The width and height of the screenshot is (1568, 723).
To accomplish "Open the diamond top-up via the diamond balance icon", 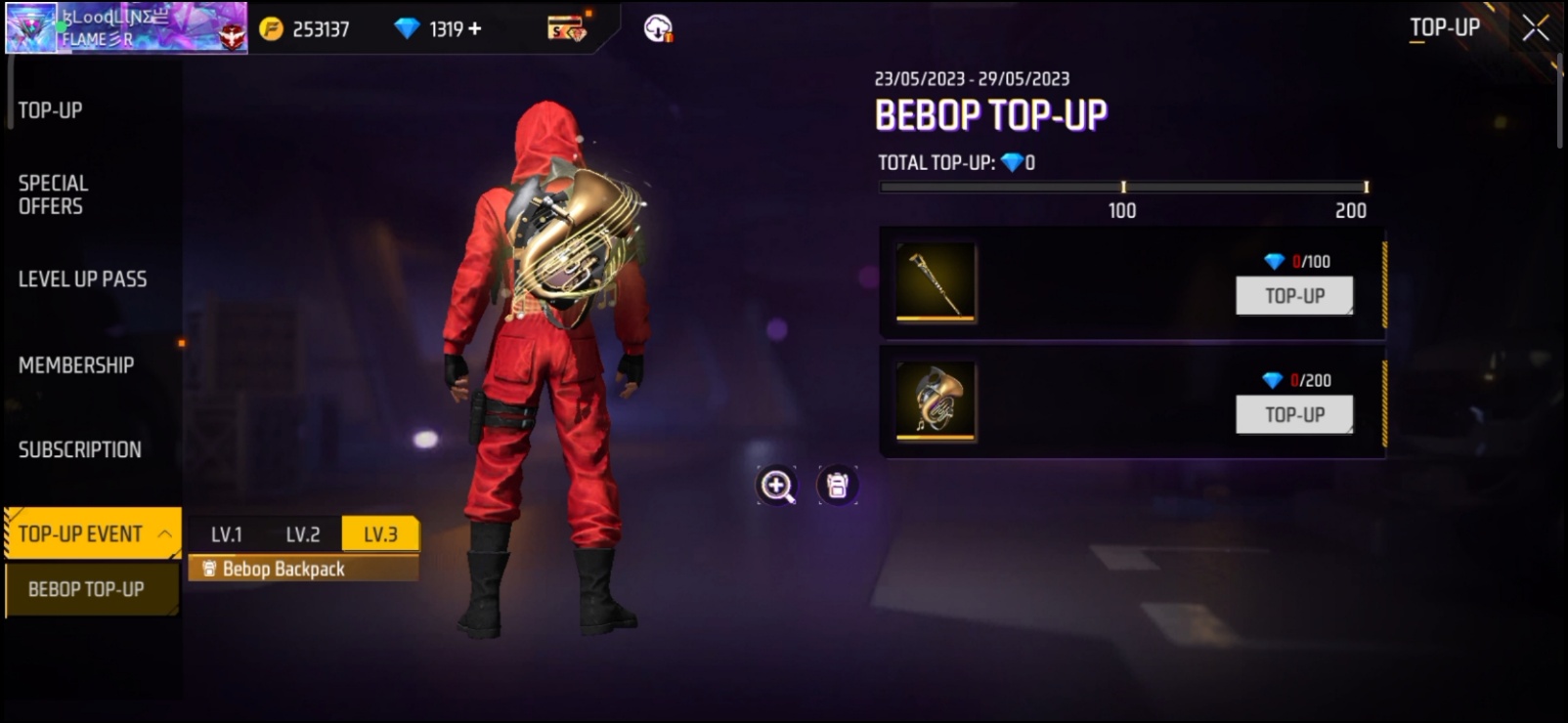I will (x=410, y=28).
